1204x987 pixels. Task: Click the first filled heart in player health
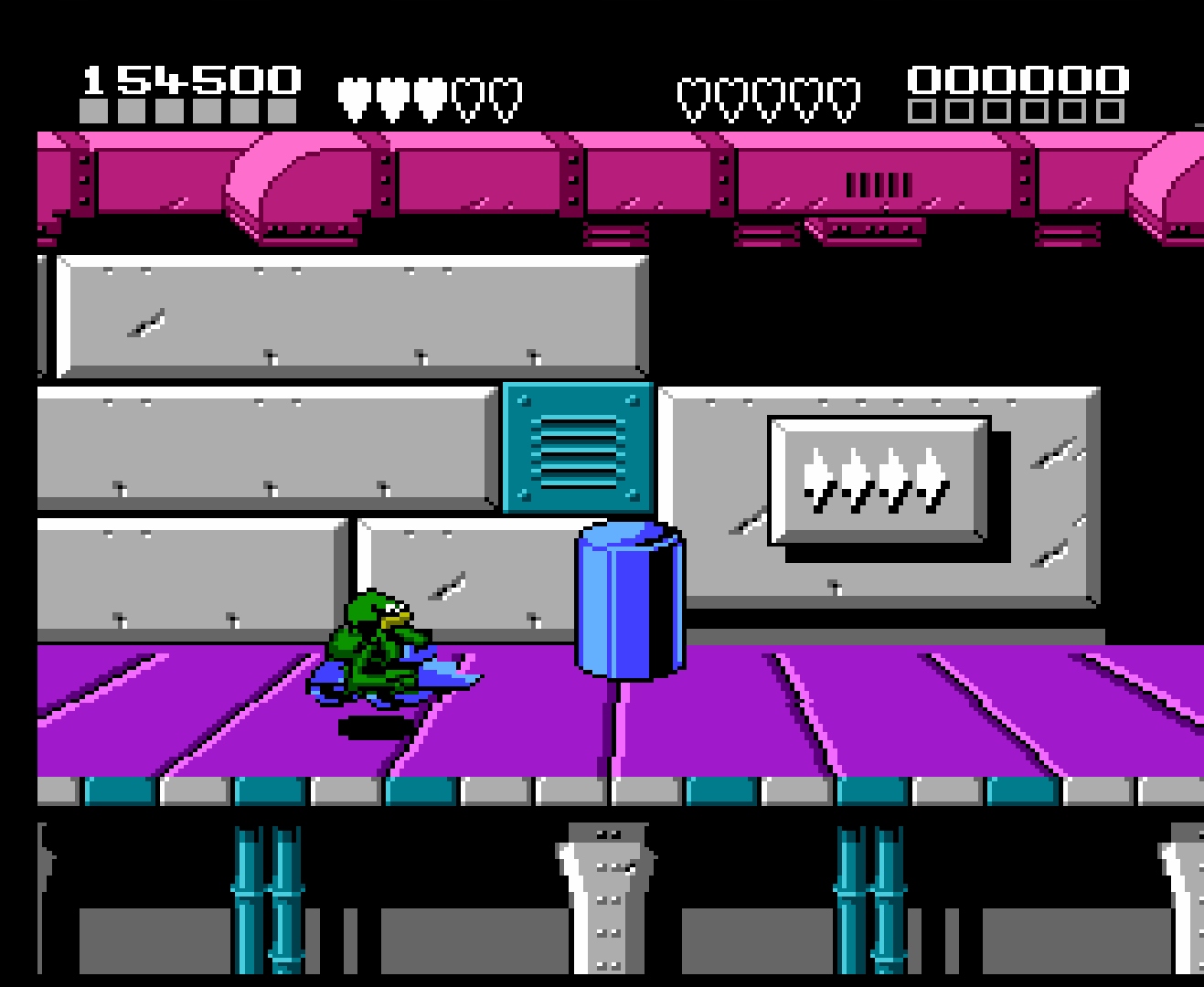[352, 94]
